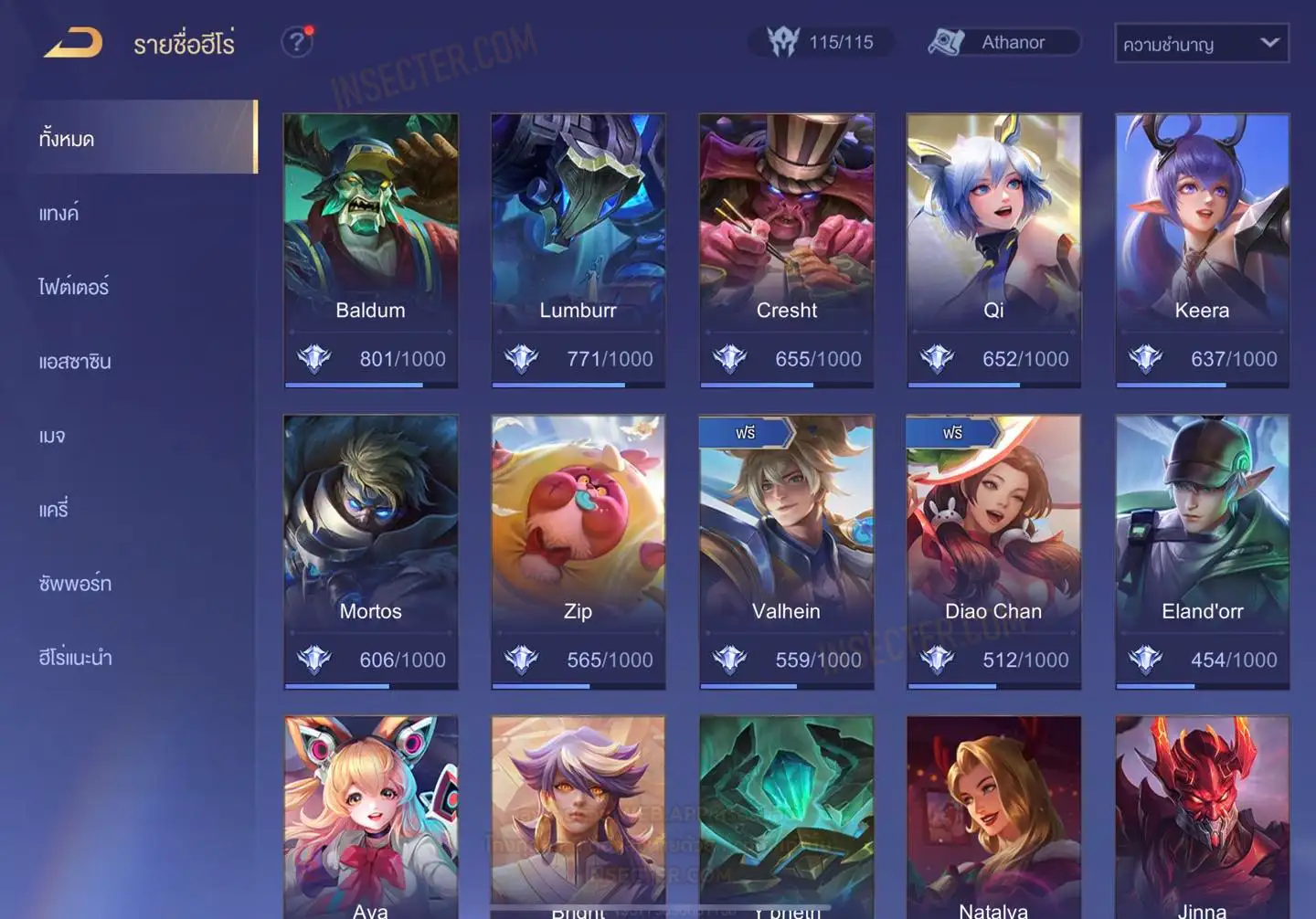The height and width of the screenshot is (919, 1316).
Task: Click the Keera hero card
Action: 1202,249
